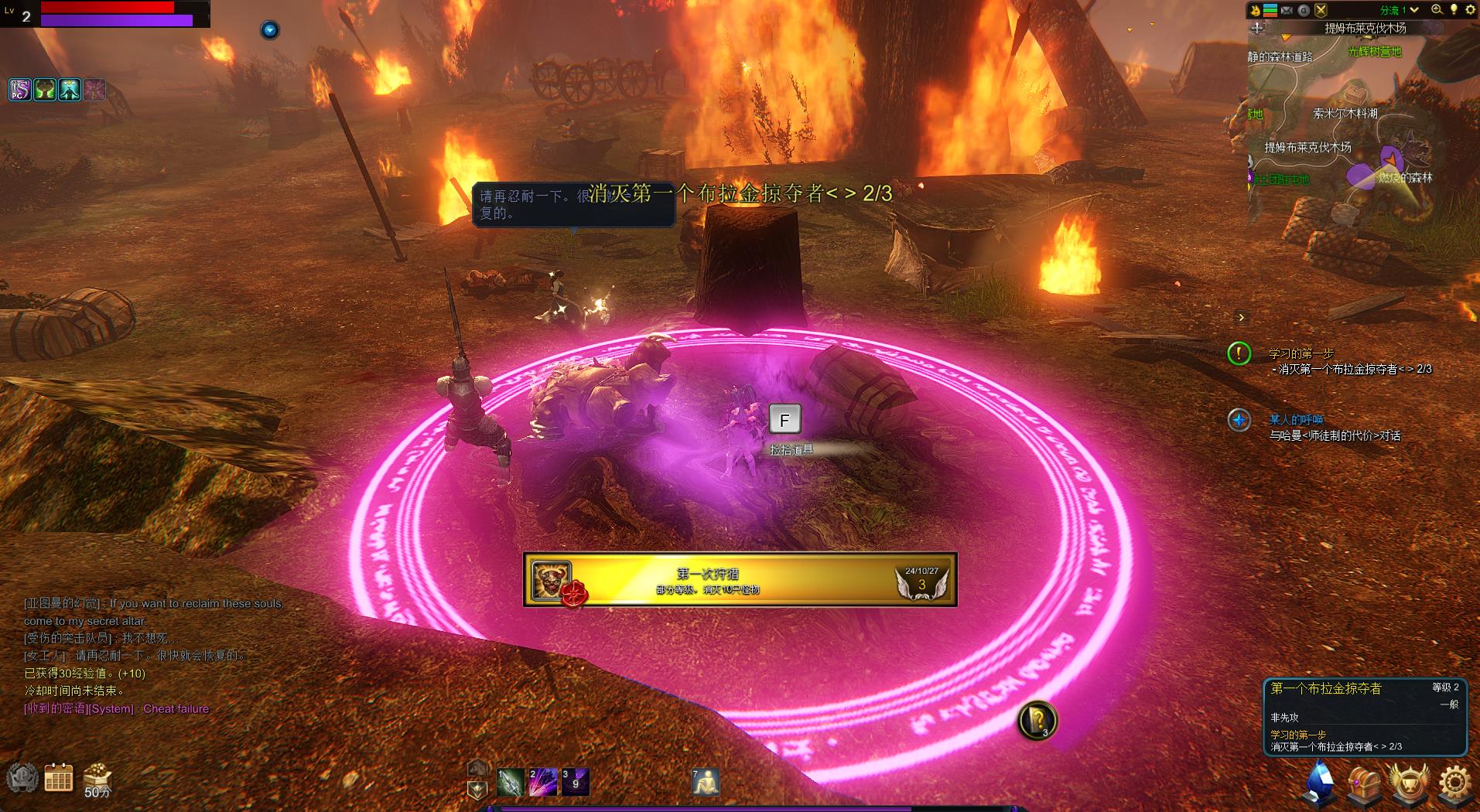Collapse the quest tracker with the arrow
This screenshot has width=1480, height=812.
click(1241, 317)
